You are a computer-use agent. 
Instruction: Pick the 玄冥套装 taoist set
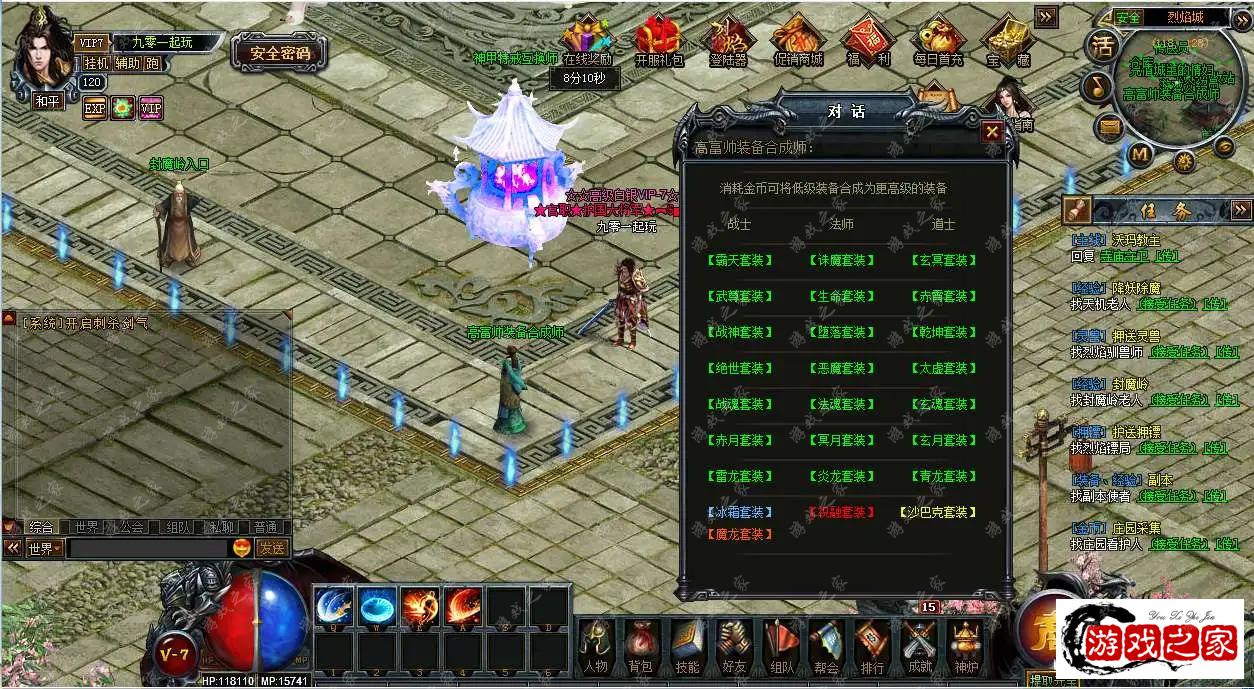[x=943, y=260]
